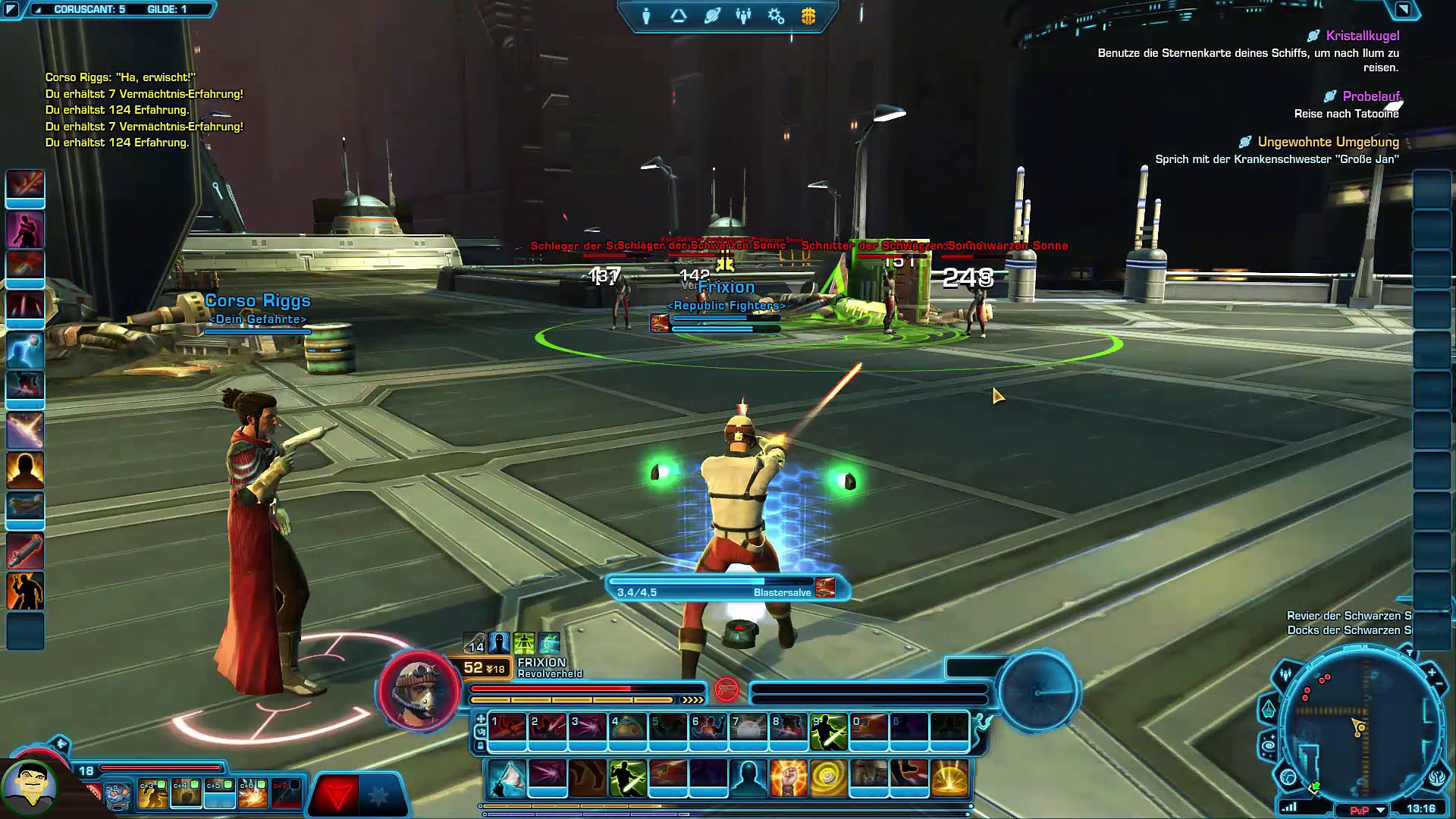This screenshot has height=819, width=1456.
Task: Open the gold Cartel Market icon
Action: pyautogui.click(x=808, y=16)
